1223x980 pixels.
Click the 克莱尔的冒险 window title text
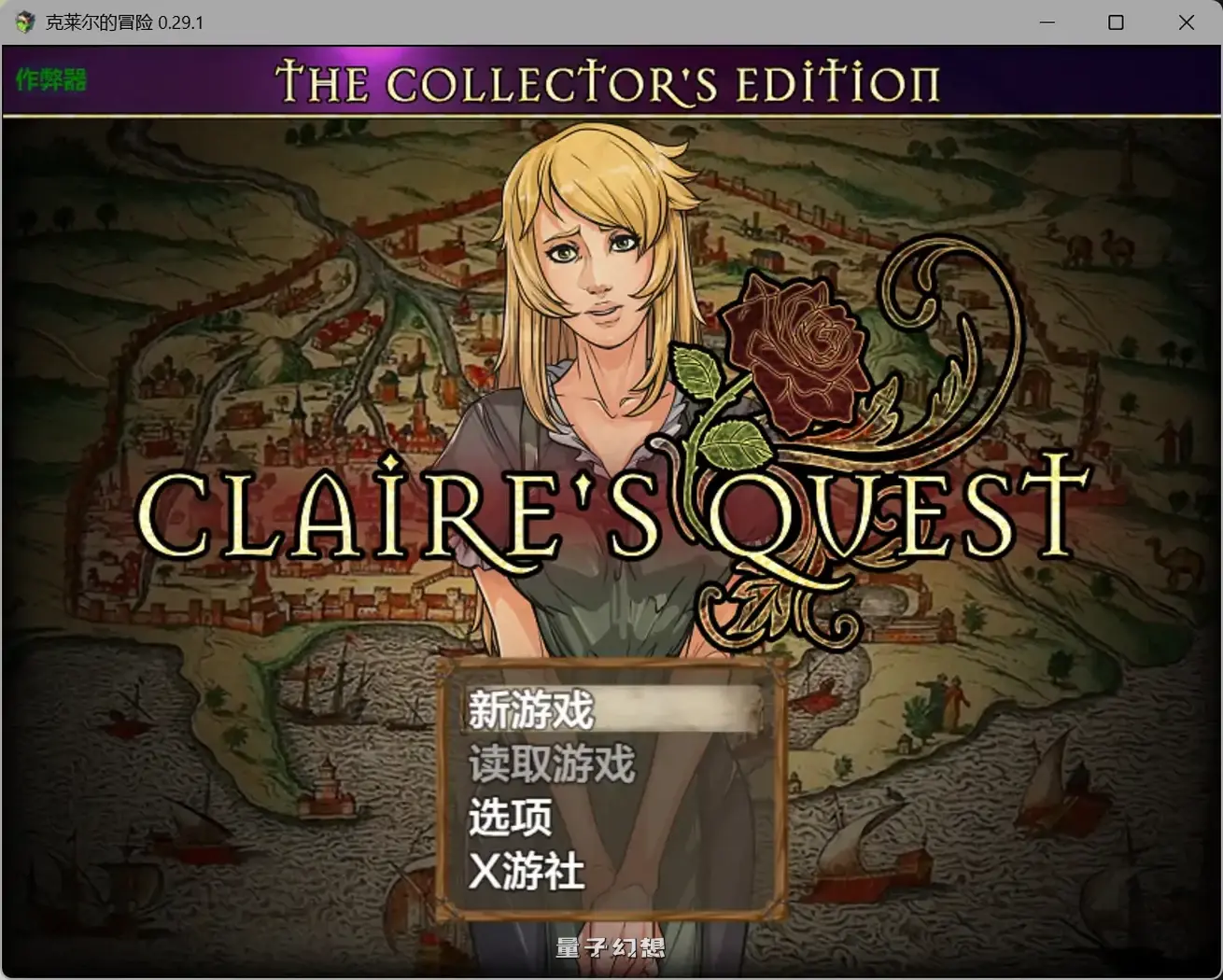point(98,21)
